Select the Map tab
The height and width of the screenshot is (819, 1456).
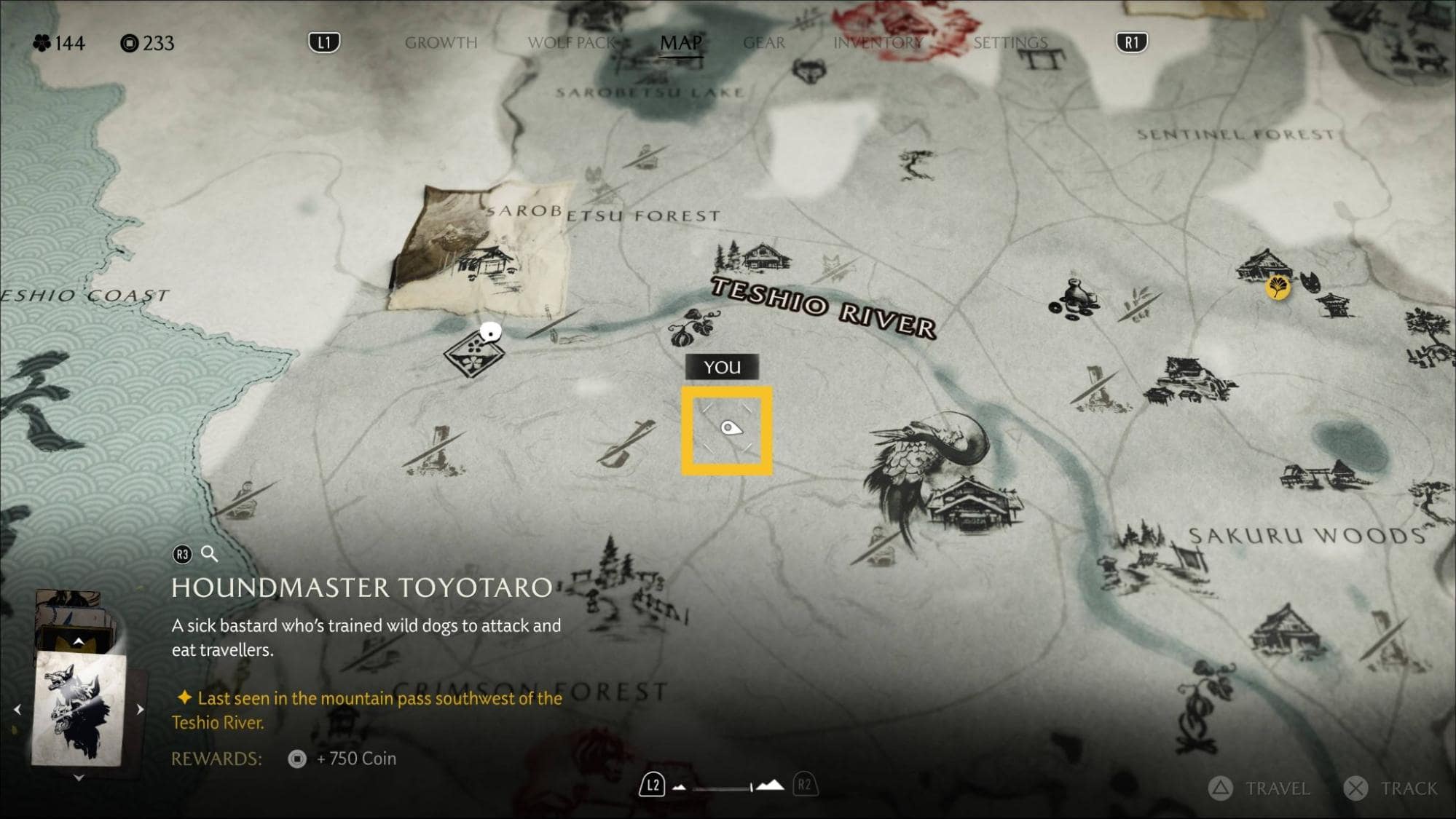pos(681,43)
